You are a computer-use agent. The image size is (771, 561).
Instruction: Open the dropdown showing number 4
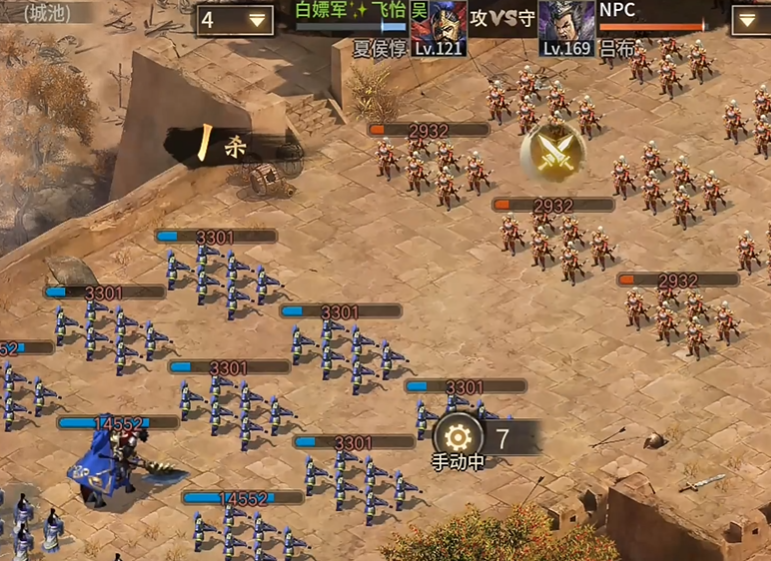235,19
